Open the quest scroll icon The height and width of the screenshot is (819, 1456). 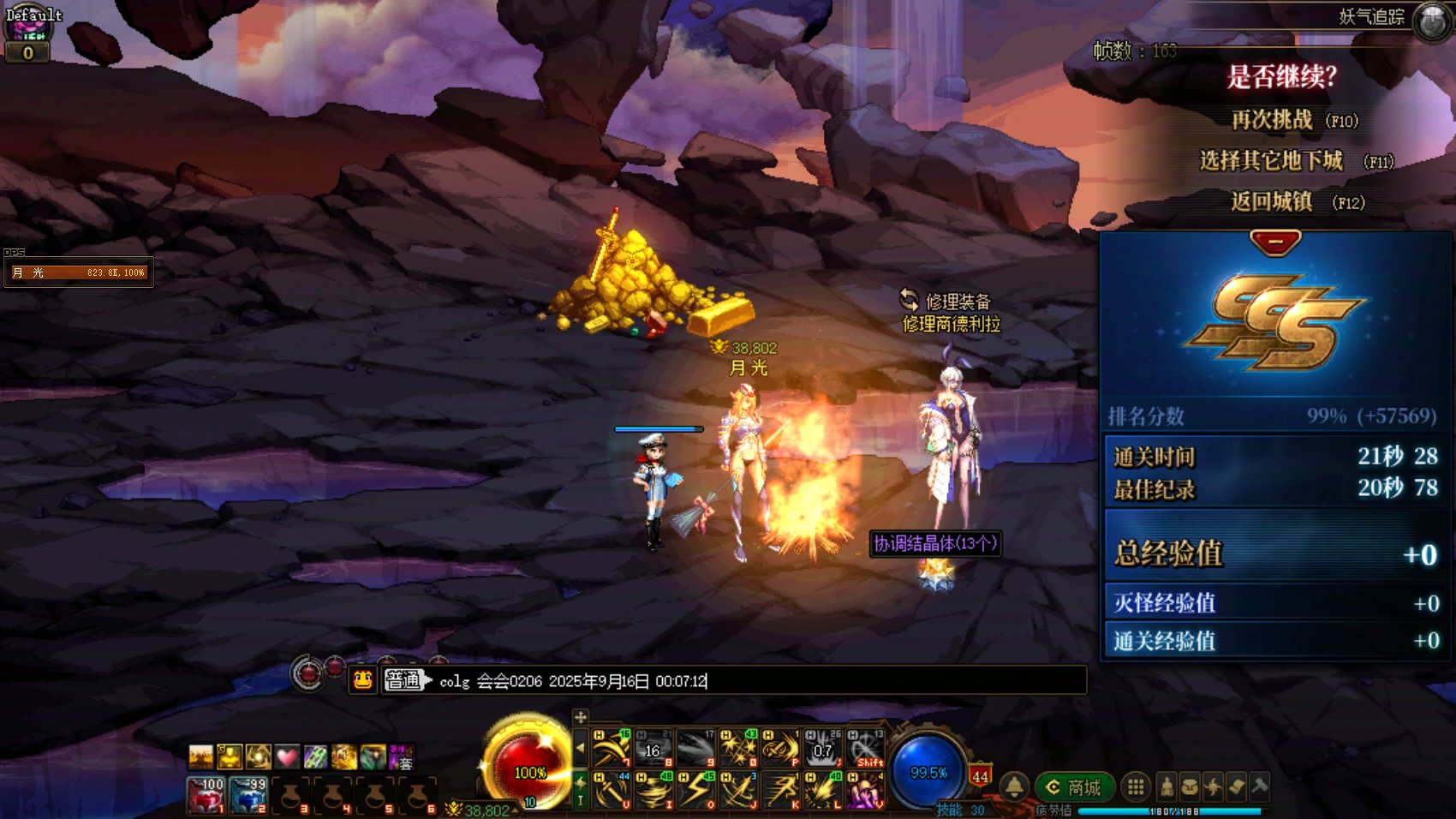pyautogui.click(x=1236, y=786)
